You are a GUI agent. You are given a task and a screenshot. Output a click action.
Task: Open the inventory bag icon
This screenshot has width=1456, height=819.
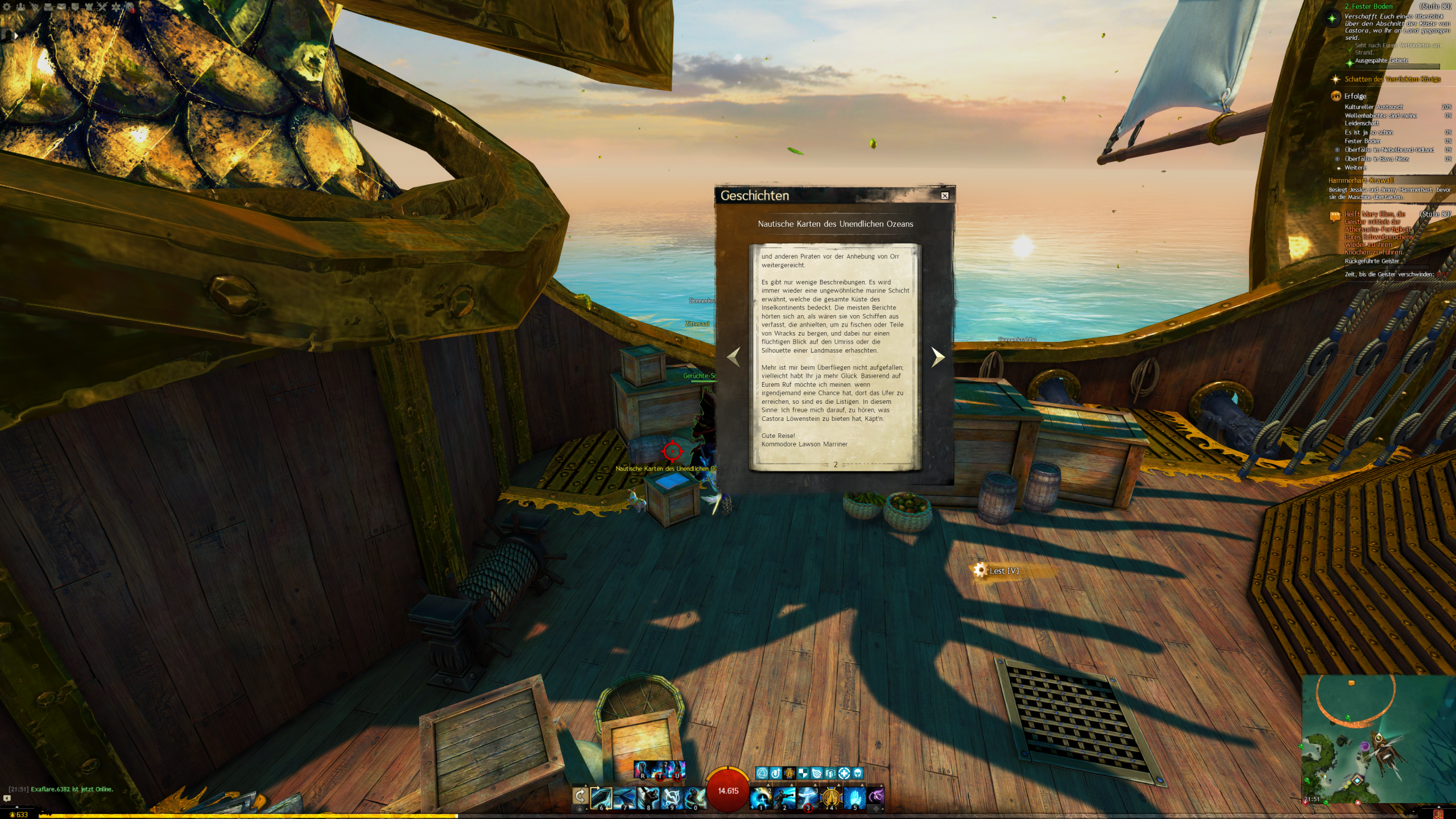point(48,7)
